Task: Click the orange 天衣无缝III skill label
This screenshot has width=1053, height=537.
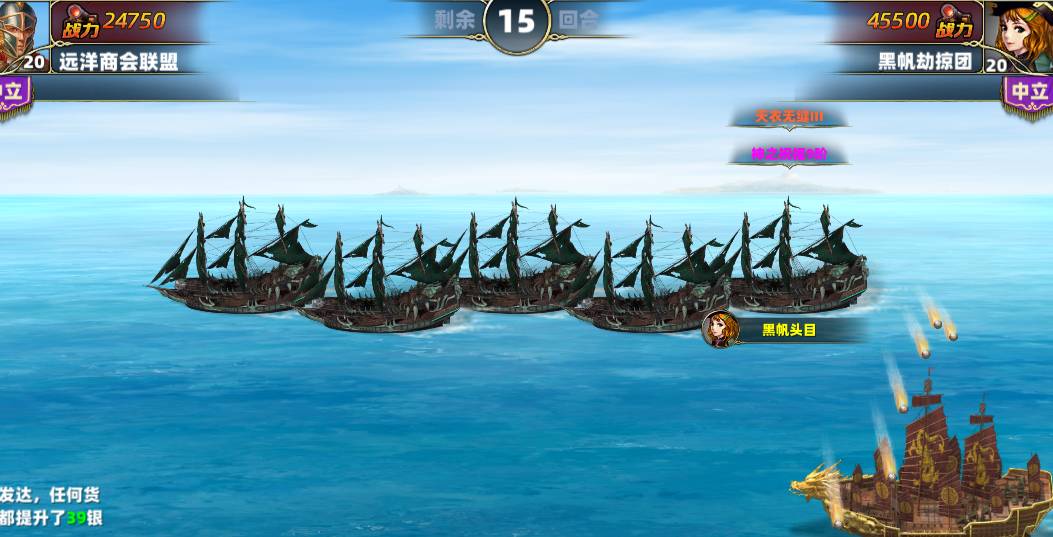Action: tap(788, 117)
